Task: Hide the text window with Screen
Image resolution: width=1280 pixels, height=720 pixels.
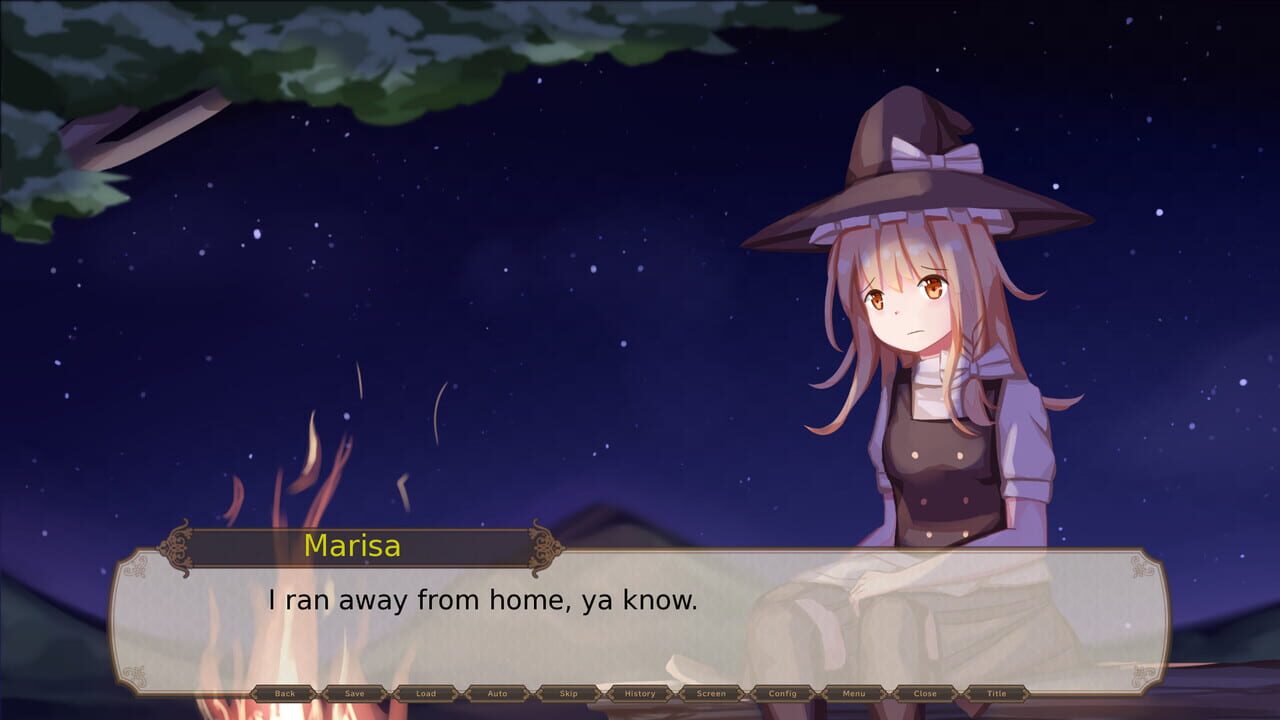Action: (710, 693)
